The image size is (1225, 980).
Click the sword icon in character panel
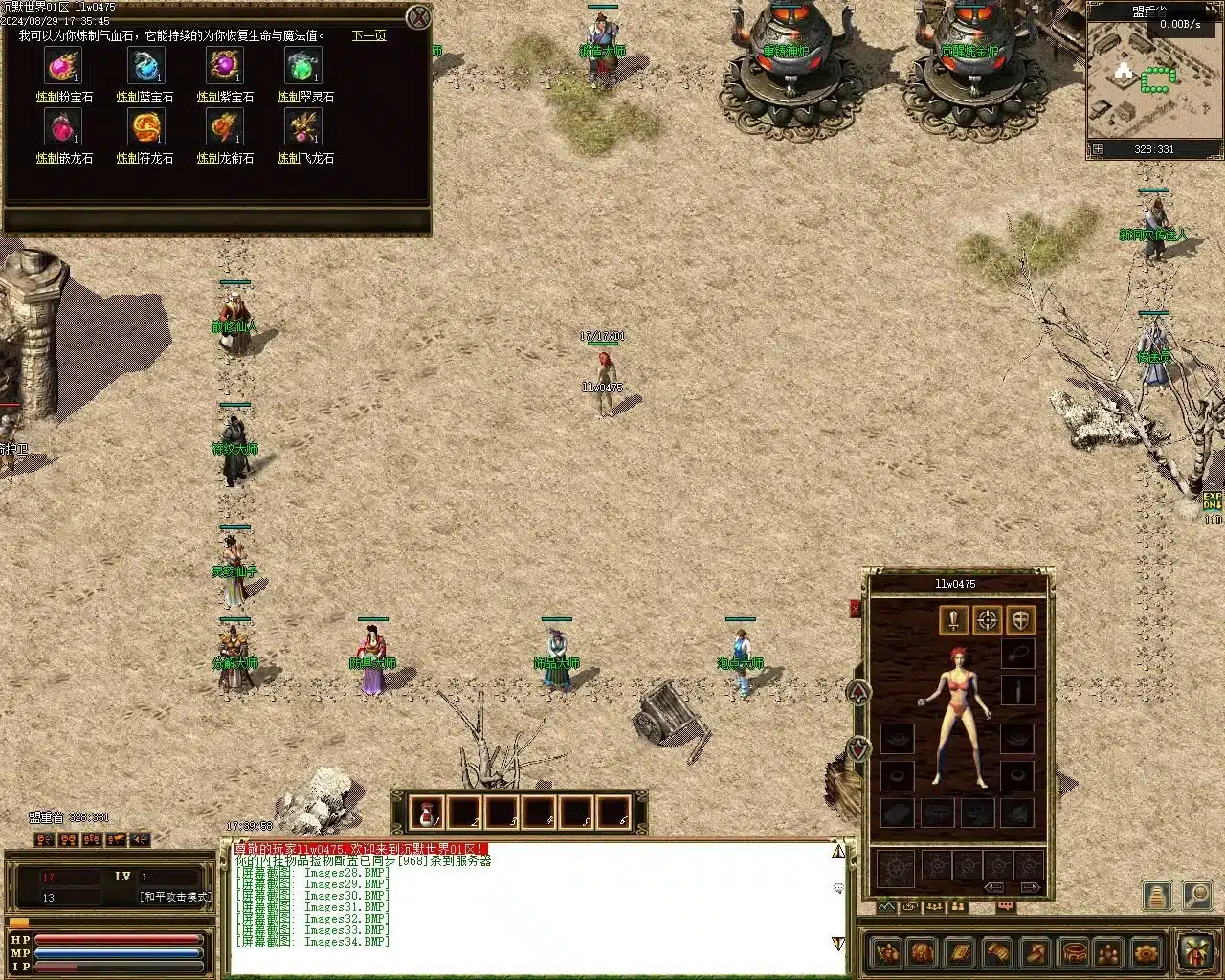coord(953,620)
